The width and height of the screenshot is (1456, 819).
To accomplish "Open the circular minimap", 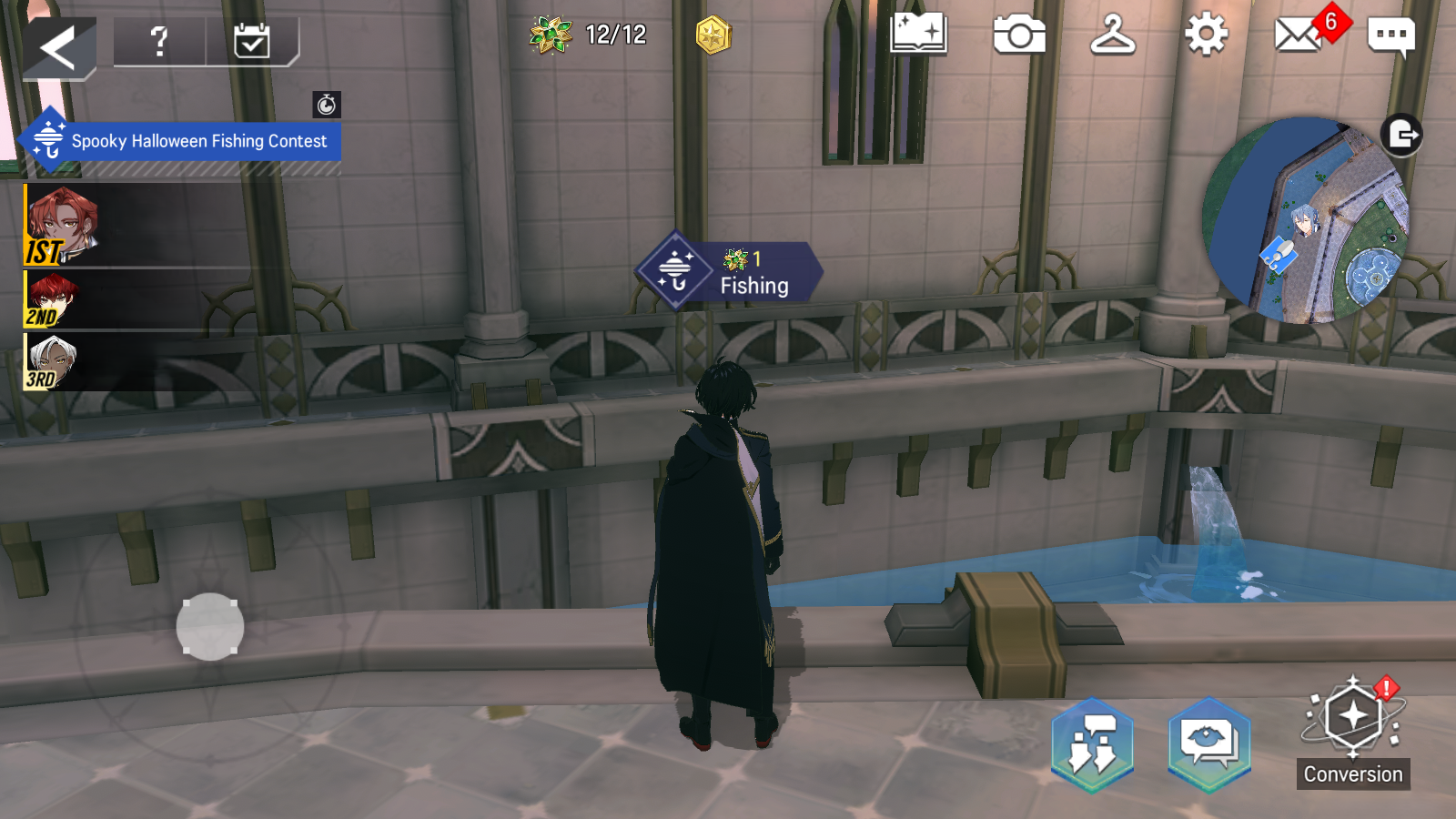I will [x=1305, y=220].
